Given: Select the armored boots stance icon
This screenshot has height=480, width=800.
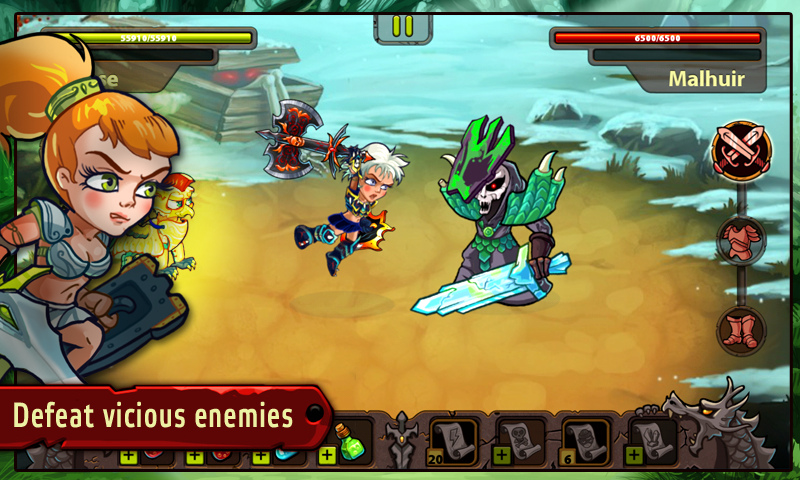Looking at the screenshot, I should [x=742, y=329].
